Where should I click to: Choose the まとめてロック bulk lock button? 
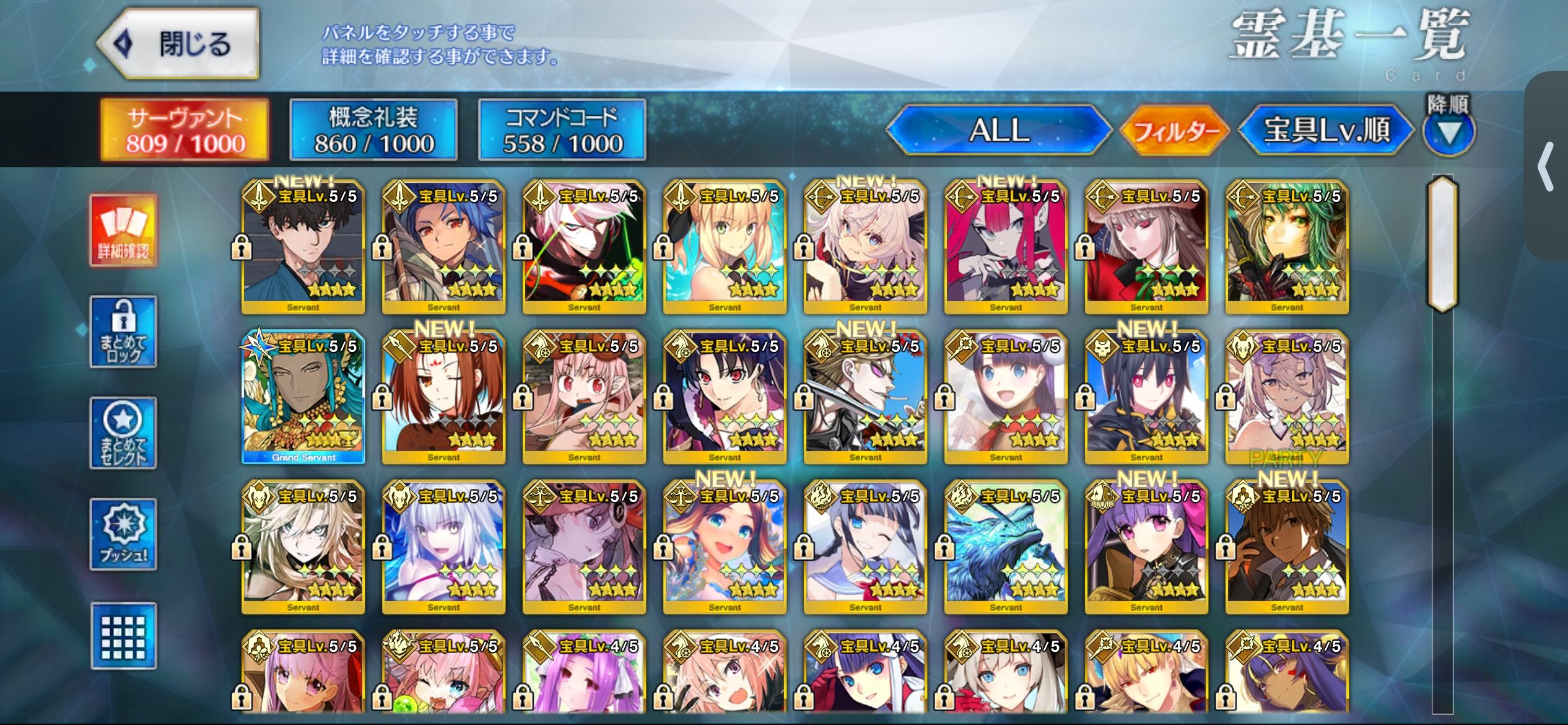pyautogui.click(x=123, y=332)
